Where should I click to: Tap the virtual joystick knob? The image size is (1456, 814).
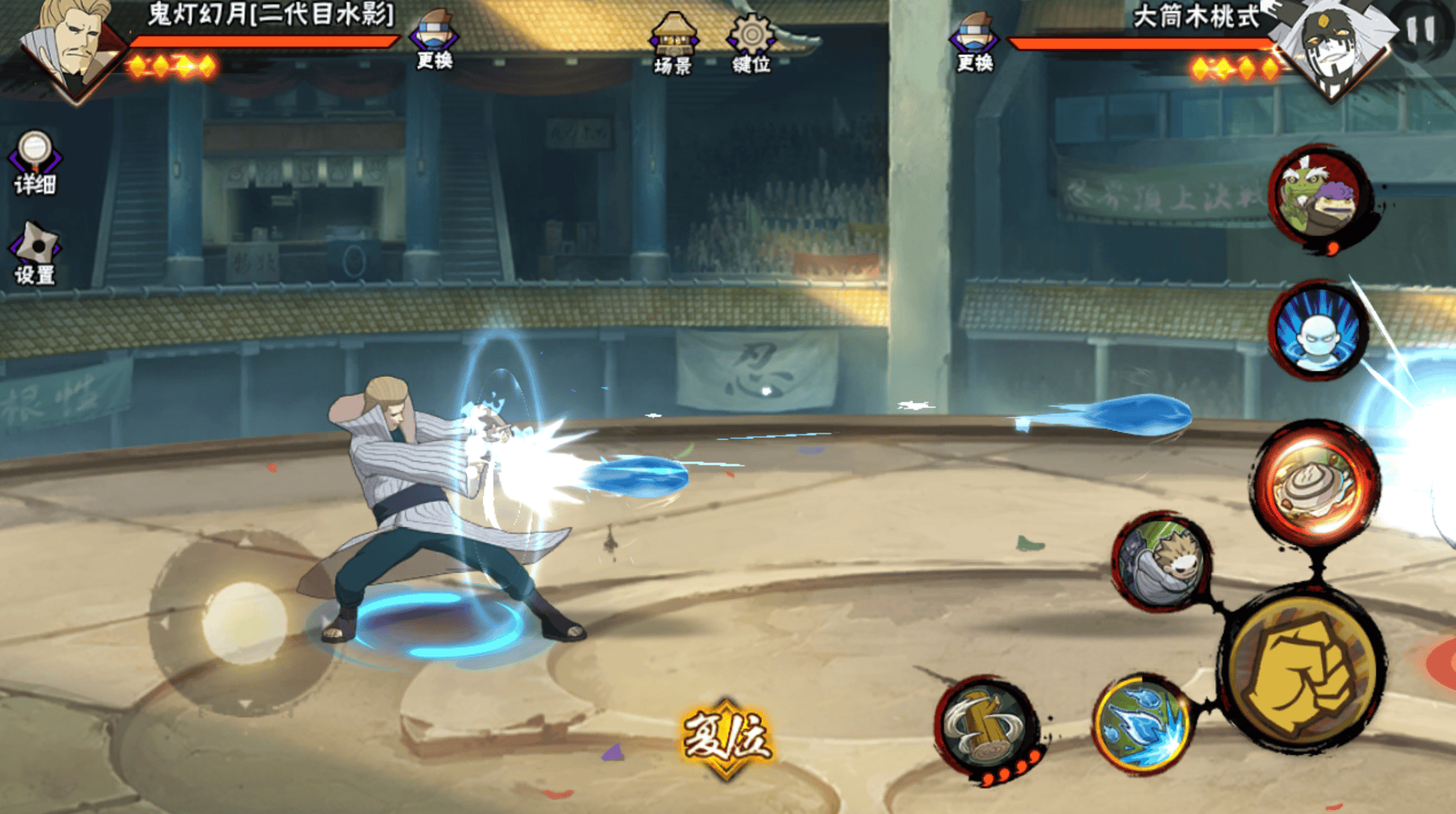[x=244, y=622]
